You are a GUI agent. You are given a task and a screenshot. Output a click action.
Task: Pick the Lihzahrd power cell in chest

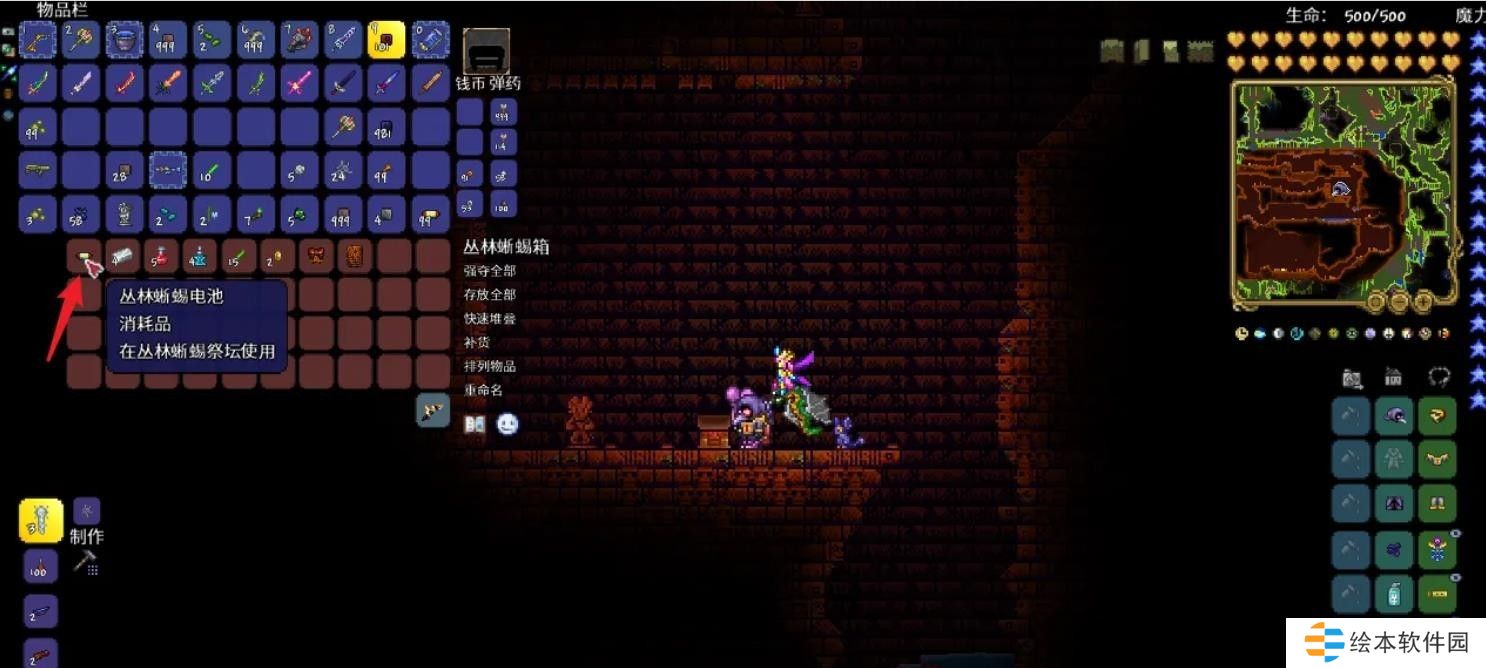[84, 257]
